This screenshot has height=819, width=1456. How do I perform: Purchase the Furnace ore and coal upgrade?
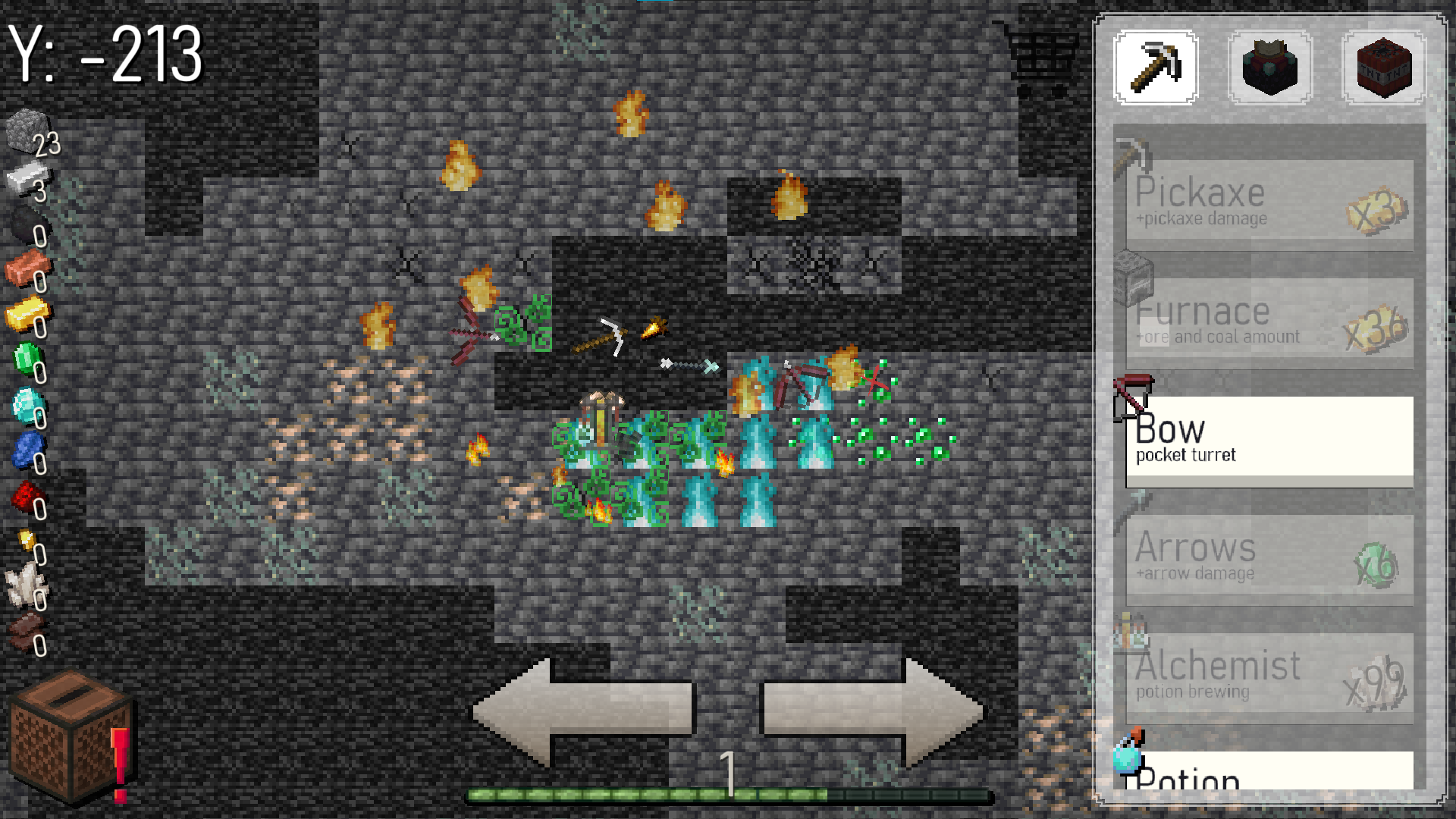point(1268,322)
